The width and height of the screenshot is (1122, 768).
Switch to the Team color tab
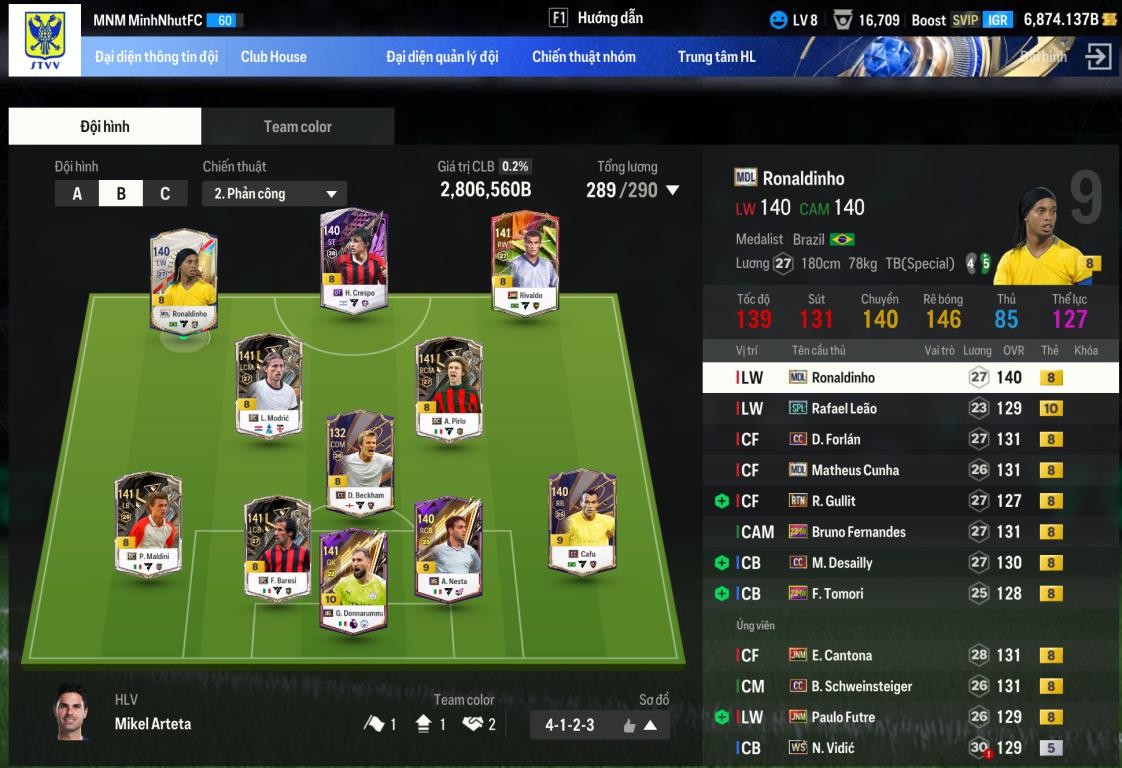[x=297, y=127]
